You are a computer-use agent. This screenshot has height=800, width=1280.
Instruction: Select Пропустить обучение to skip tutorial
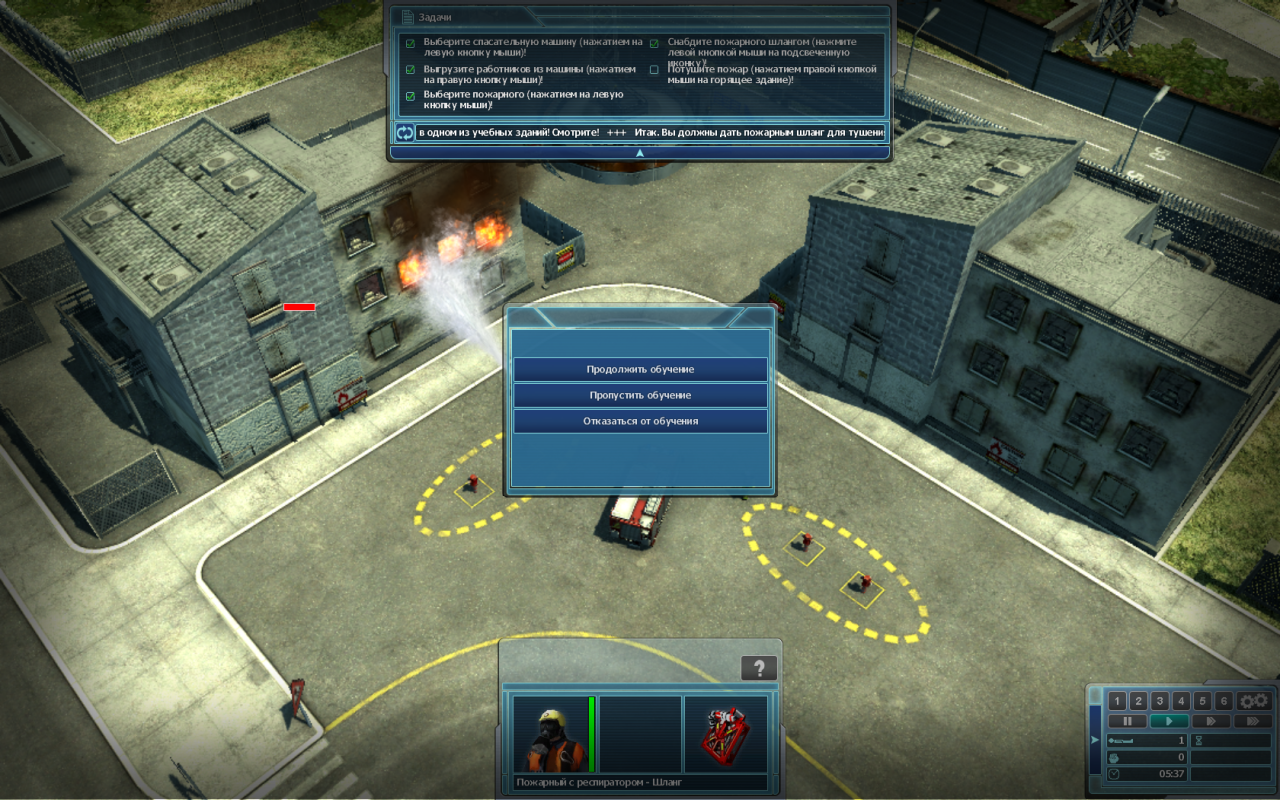click(640, 395)
